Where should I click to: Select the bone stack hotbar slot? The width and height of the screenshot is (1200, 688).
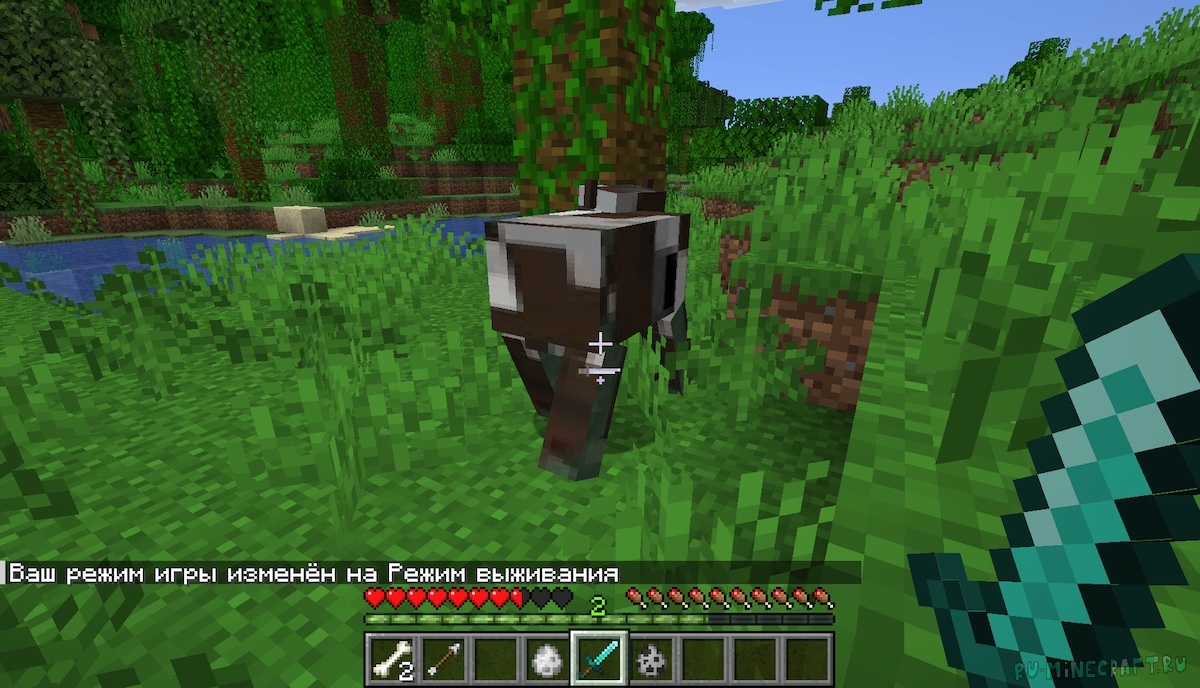click(x=390, y=657)
